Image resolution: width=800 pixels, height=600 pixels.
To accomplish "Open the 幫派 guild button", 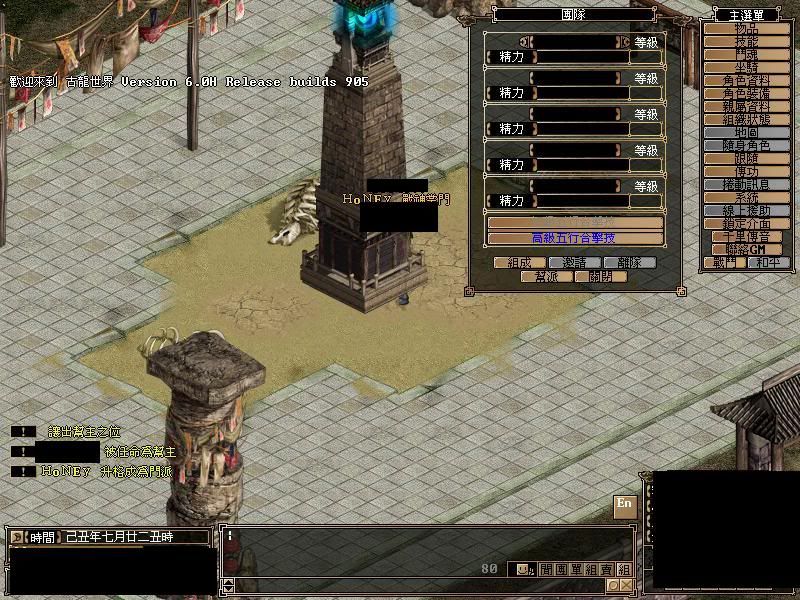I will coord(546,276).
